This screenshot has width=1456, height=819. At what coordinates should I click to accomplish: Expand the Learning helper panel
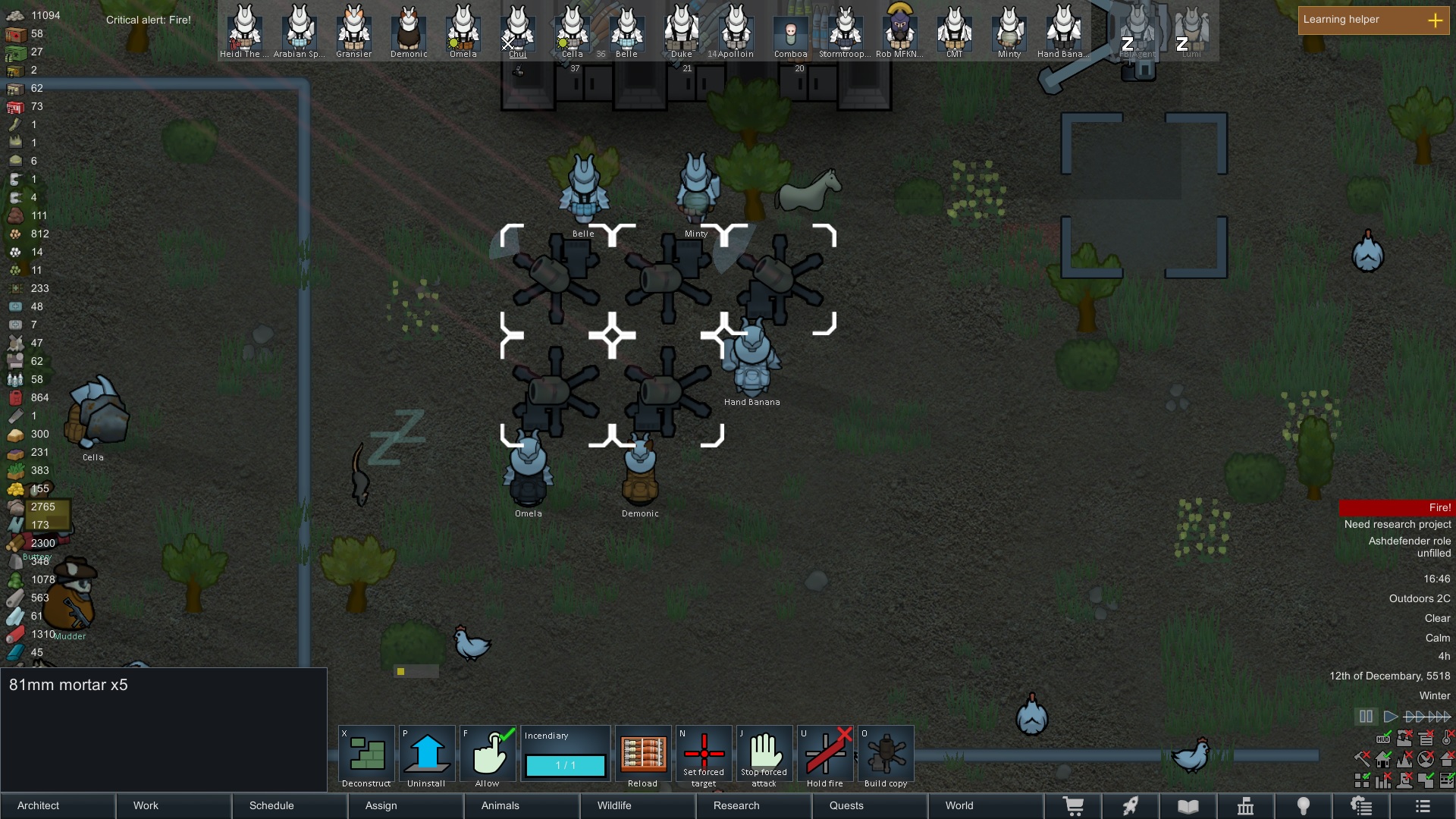point(1373,20)
